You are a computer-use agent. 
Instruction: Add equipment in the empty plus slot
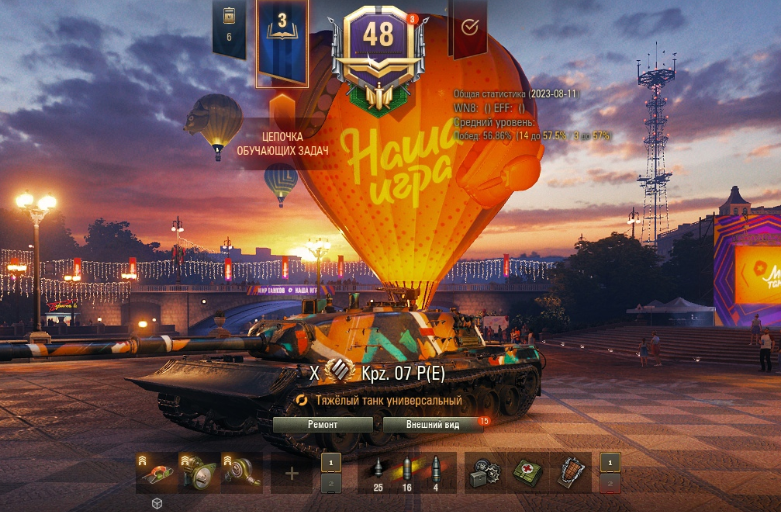pyautogui.click(x=292, y=472)
